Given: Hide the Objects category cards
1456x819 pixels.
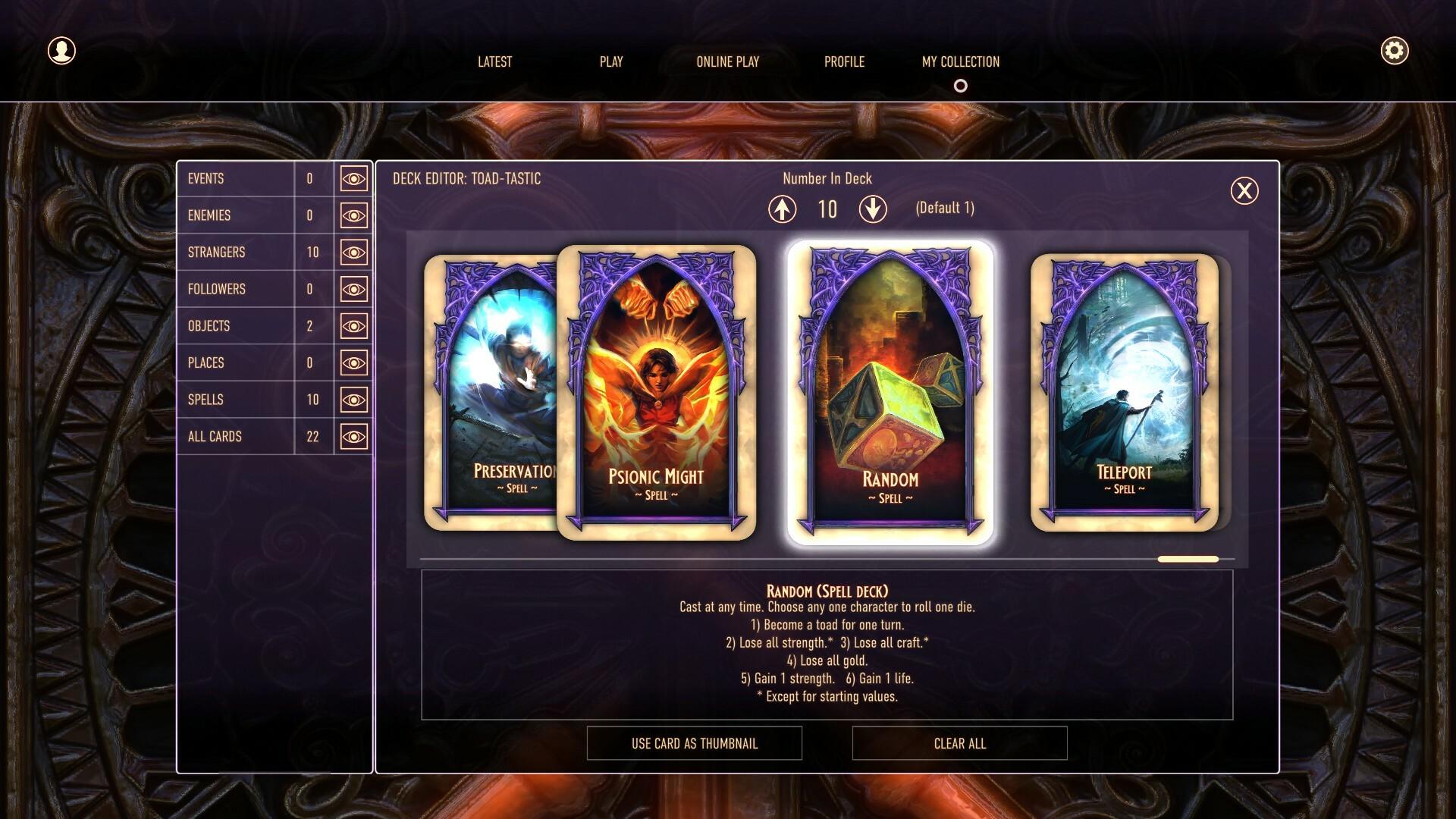Looking at the screenshot, I should click(x=353, y=325).
